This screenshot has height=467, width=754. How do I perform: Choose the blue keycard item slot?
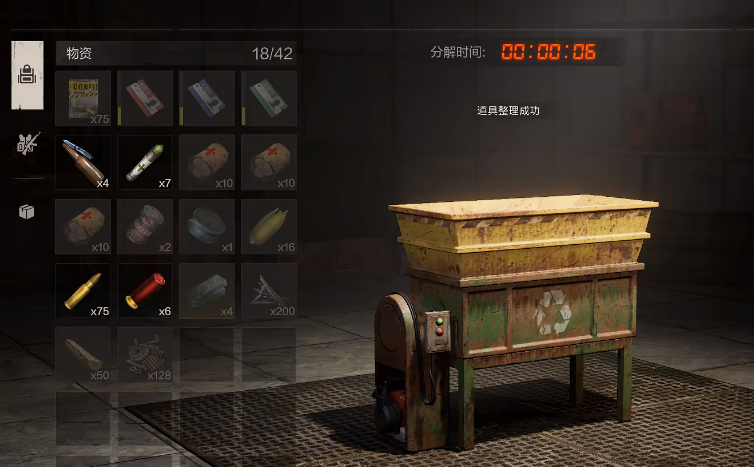(x=207, y=98)
